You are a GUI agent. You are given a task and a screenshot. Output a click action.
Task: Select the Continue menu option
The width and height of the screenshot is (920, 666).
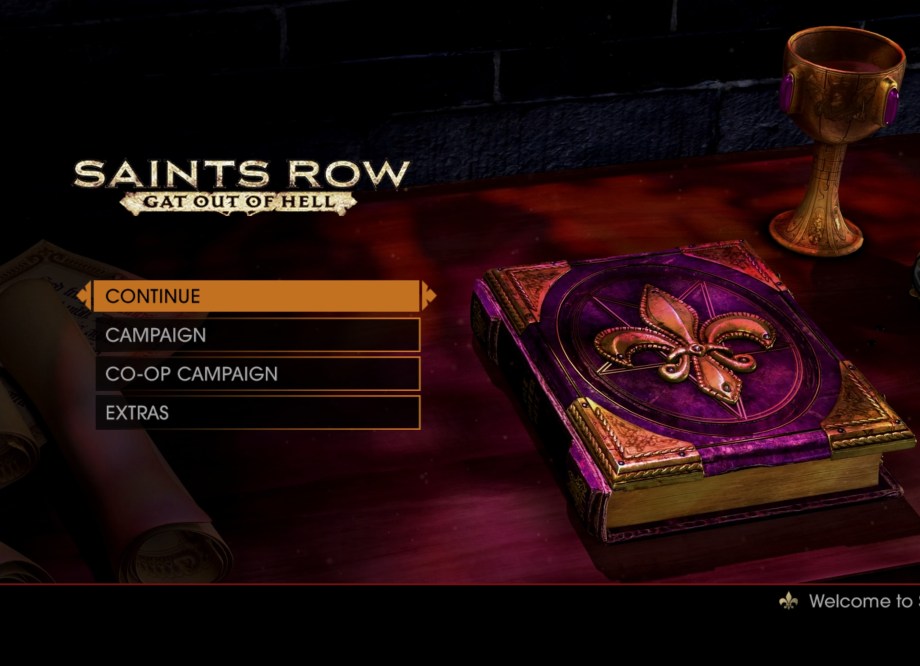[257, 296]
